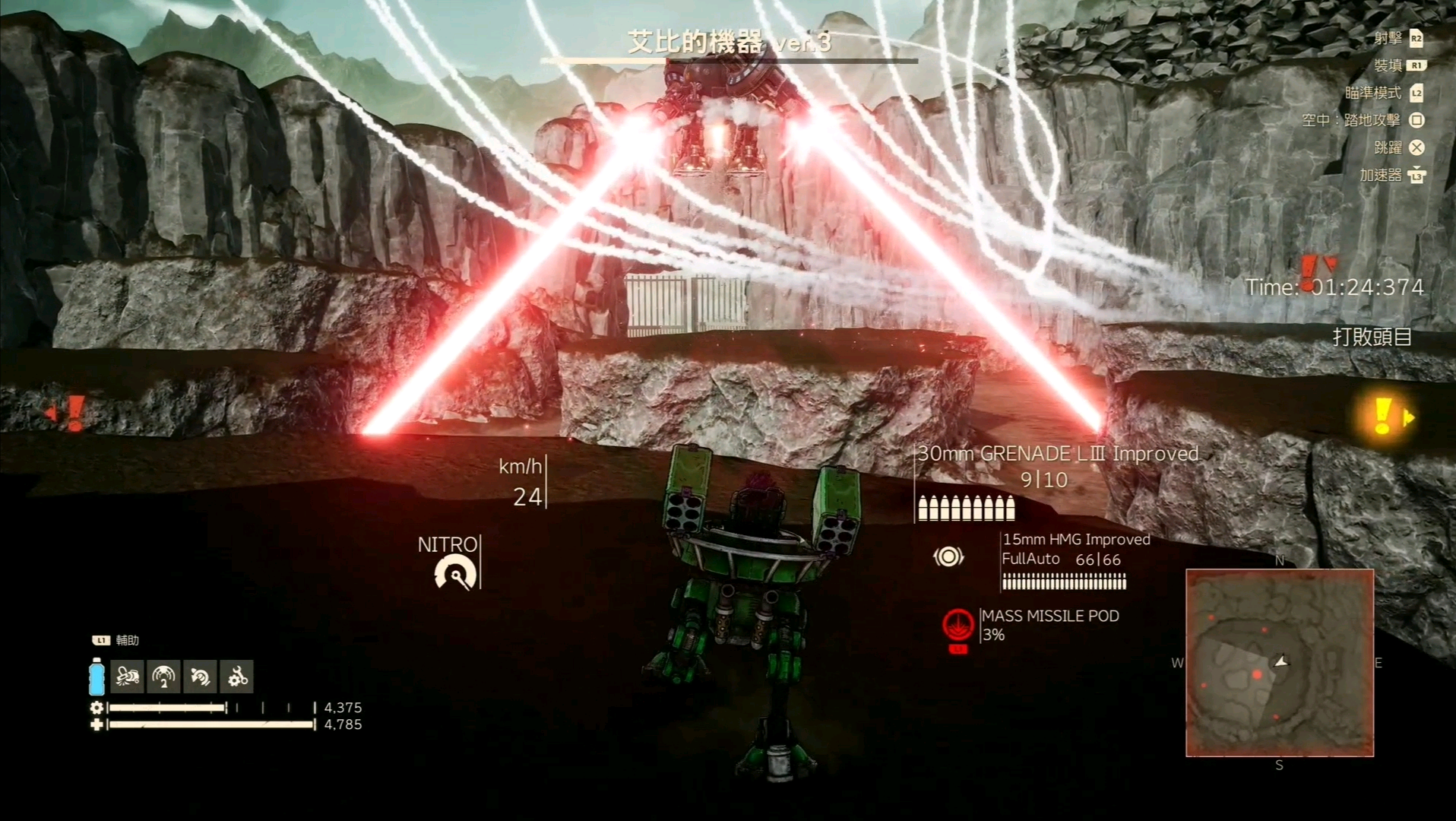
Task: Open the arena minimap
Action: 1280,663
